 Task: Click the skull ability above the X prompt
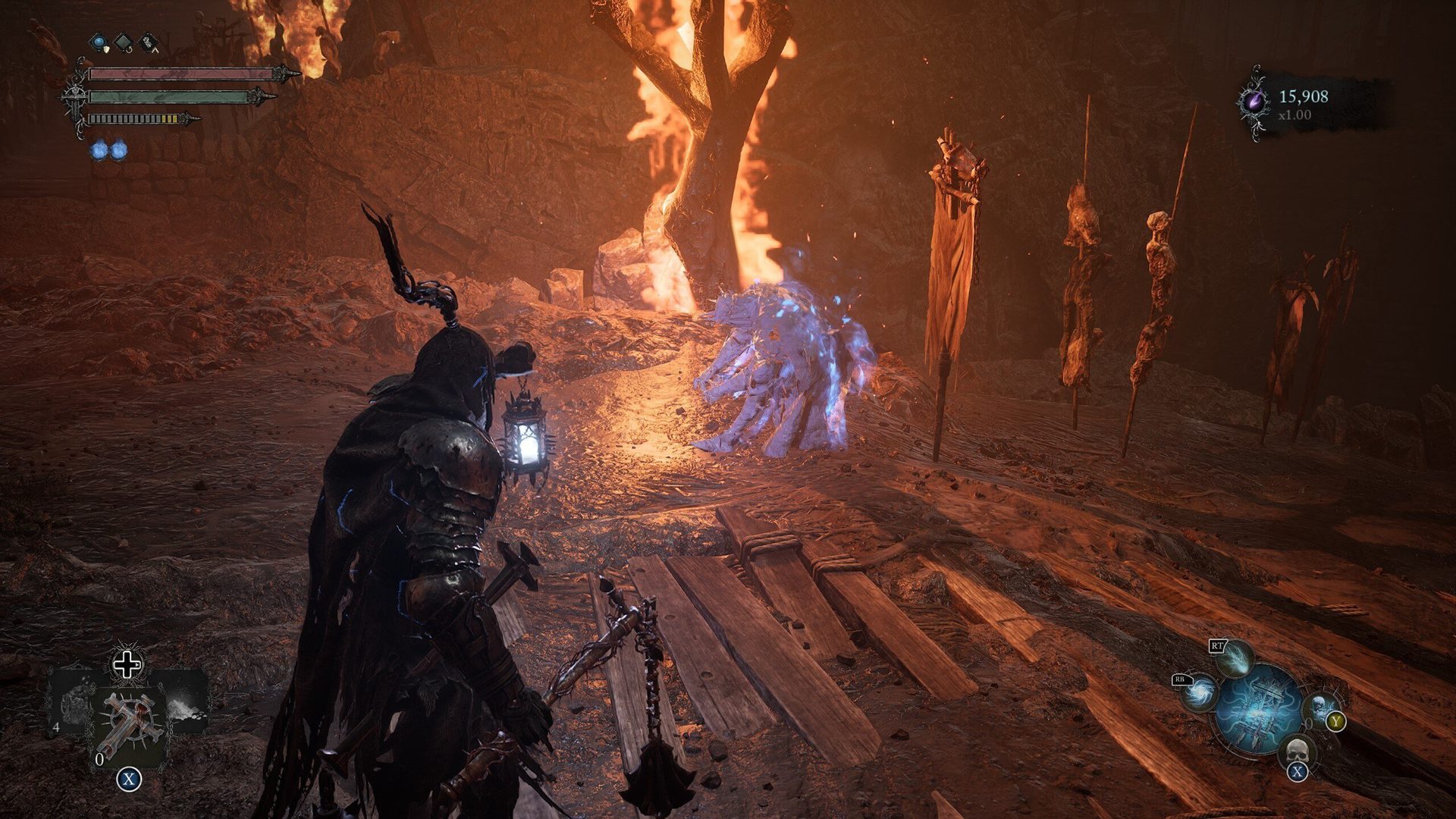pos(1298,751)
